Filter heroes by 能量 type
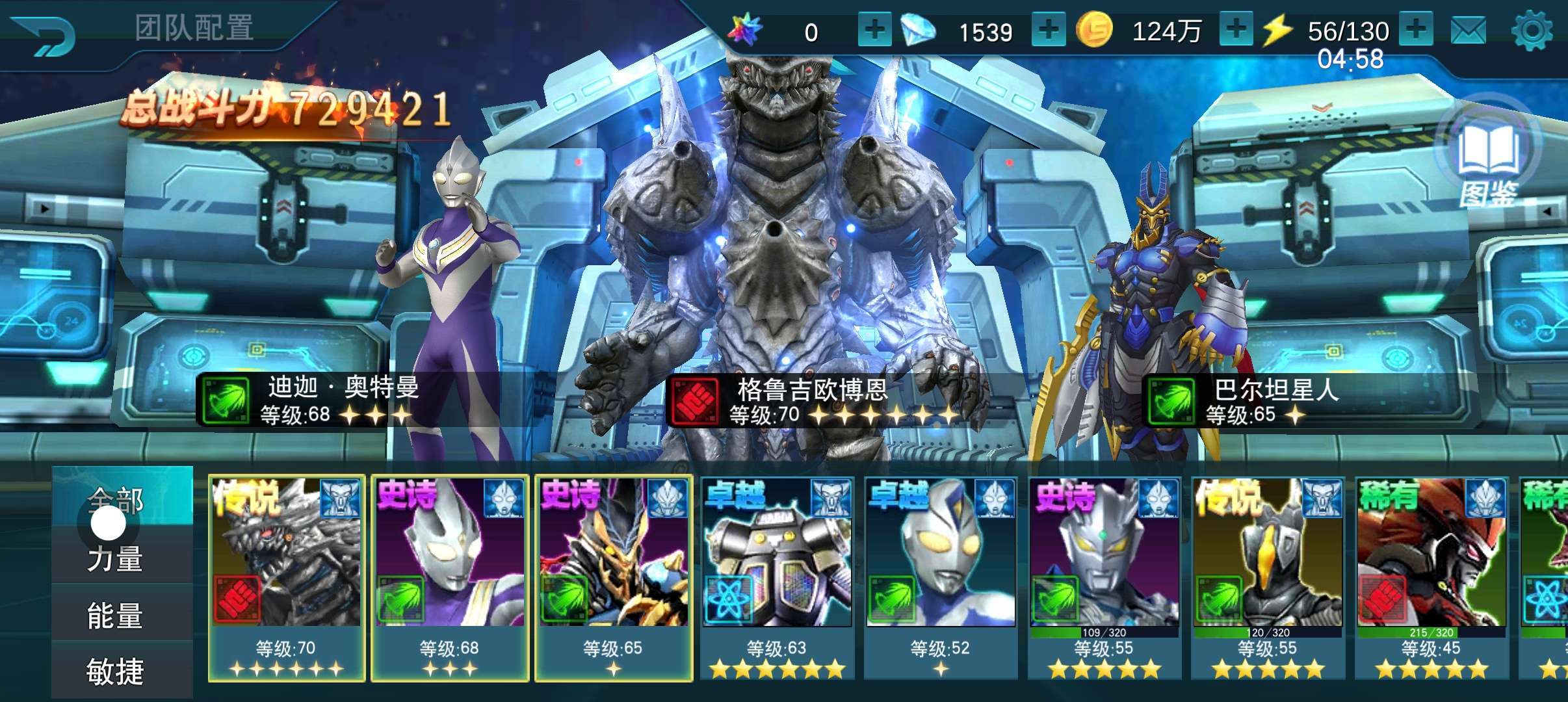 tap(116, 615)
